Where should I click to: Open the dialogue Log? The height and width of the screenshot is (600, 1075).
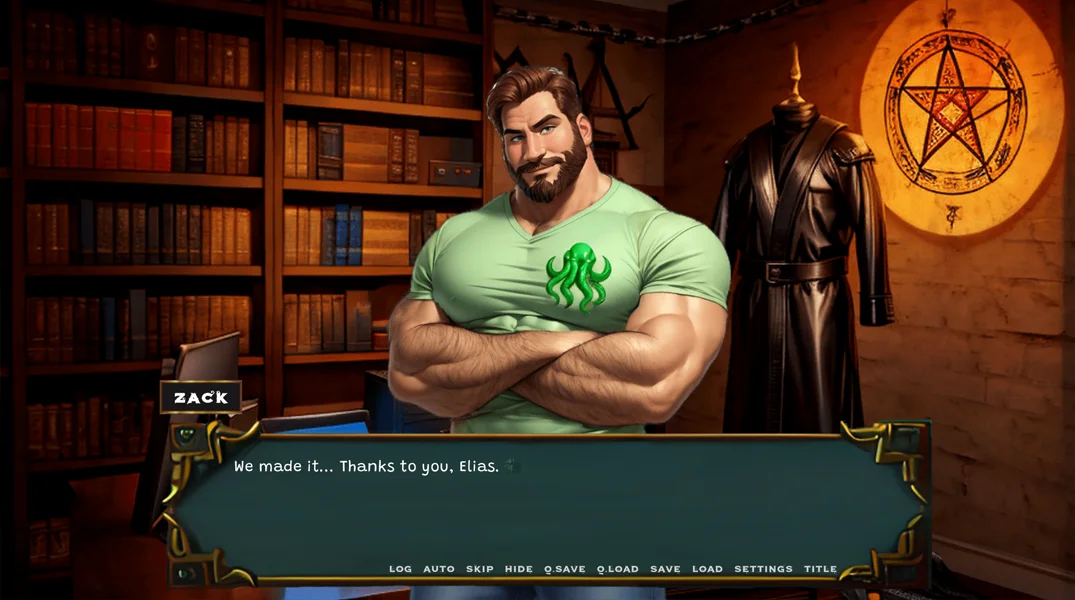[400, 569]
